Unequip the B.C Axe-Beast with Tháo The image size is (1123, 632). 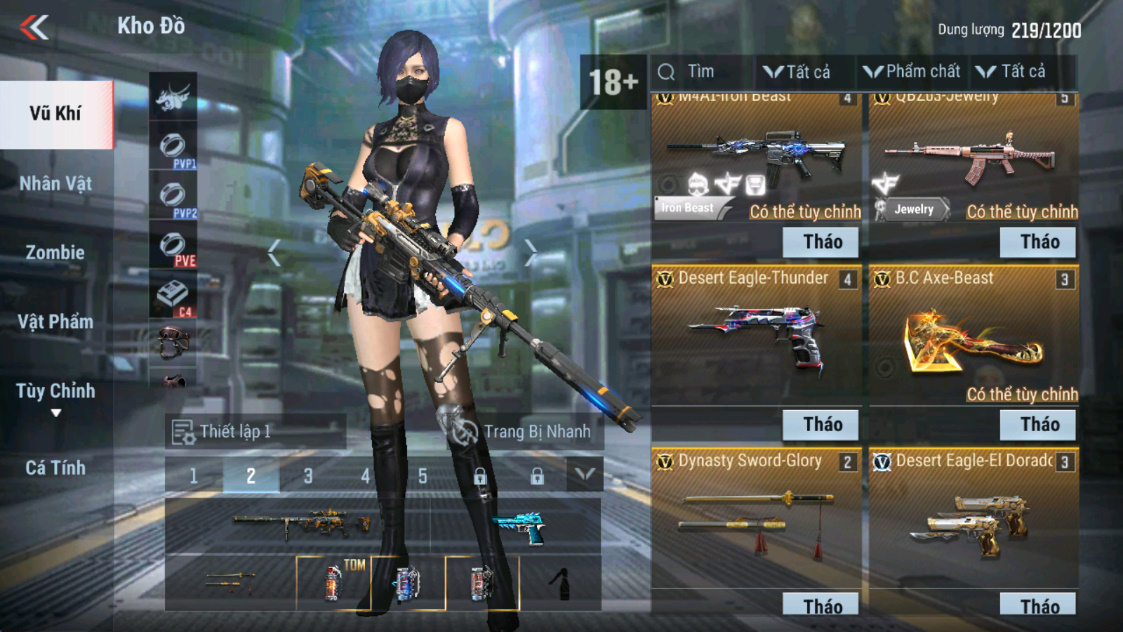point(1039,424)
